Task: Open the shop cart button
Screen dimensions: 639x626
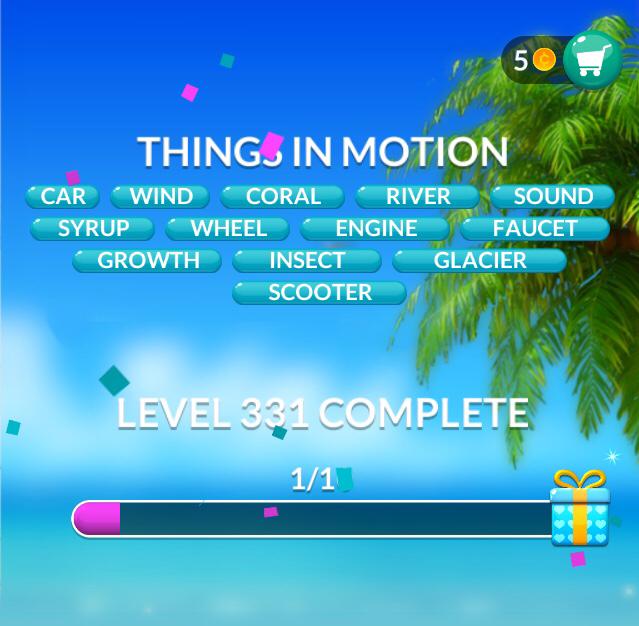Action: pyautogui.click(x=592, y=60)
